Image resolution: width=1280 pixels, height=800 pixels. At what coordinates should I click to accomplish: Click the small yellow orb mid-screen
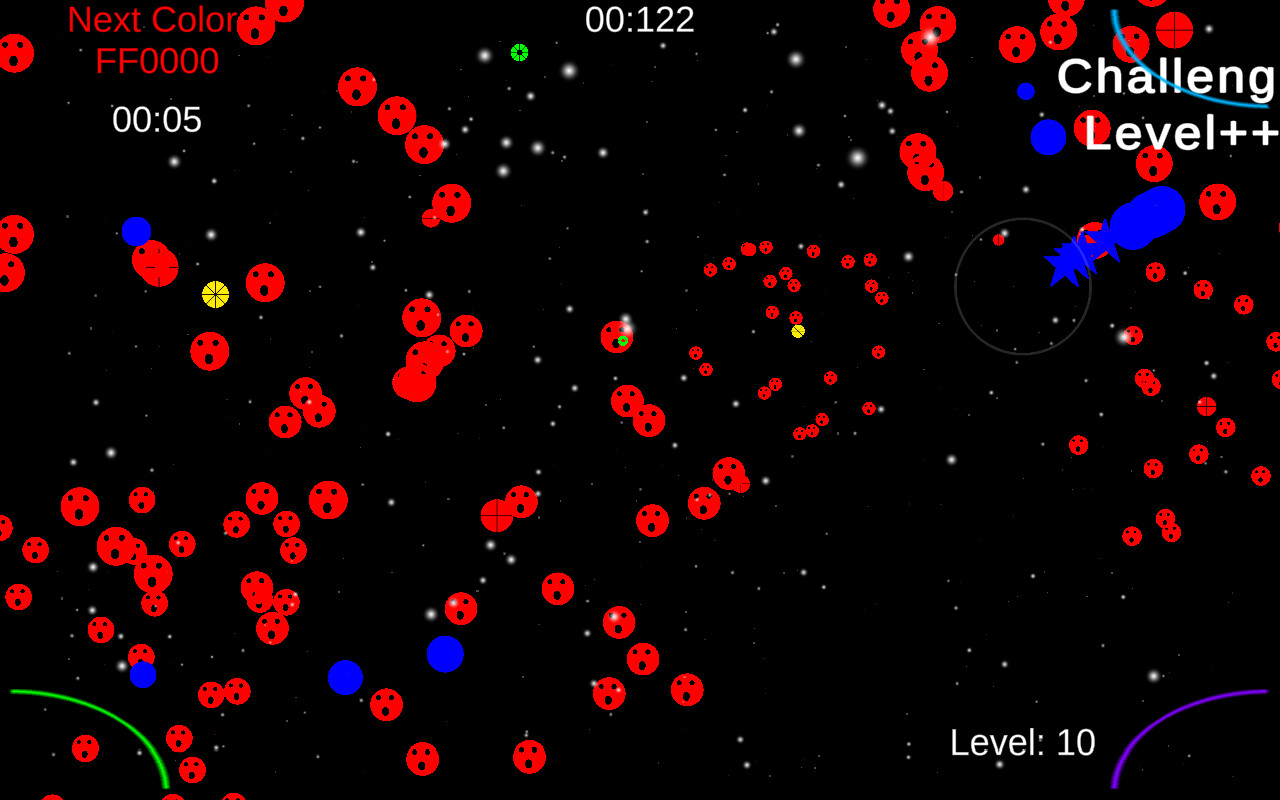[x=797, y=330]
